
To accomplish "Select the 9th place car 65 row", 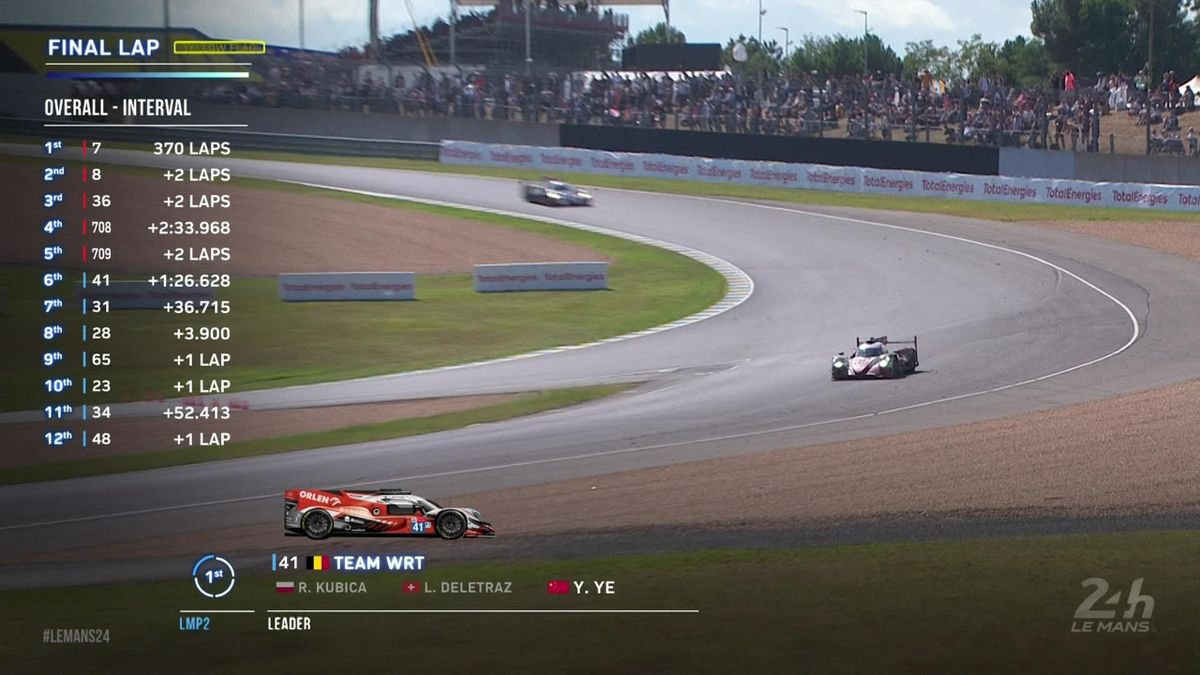I will [137, 359].
